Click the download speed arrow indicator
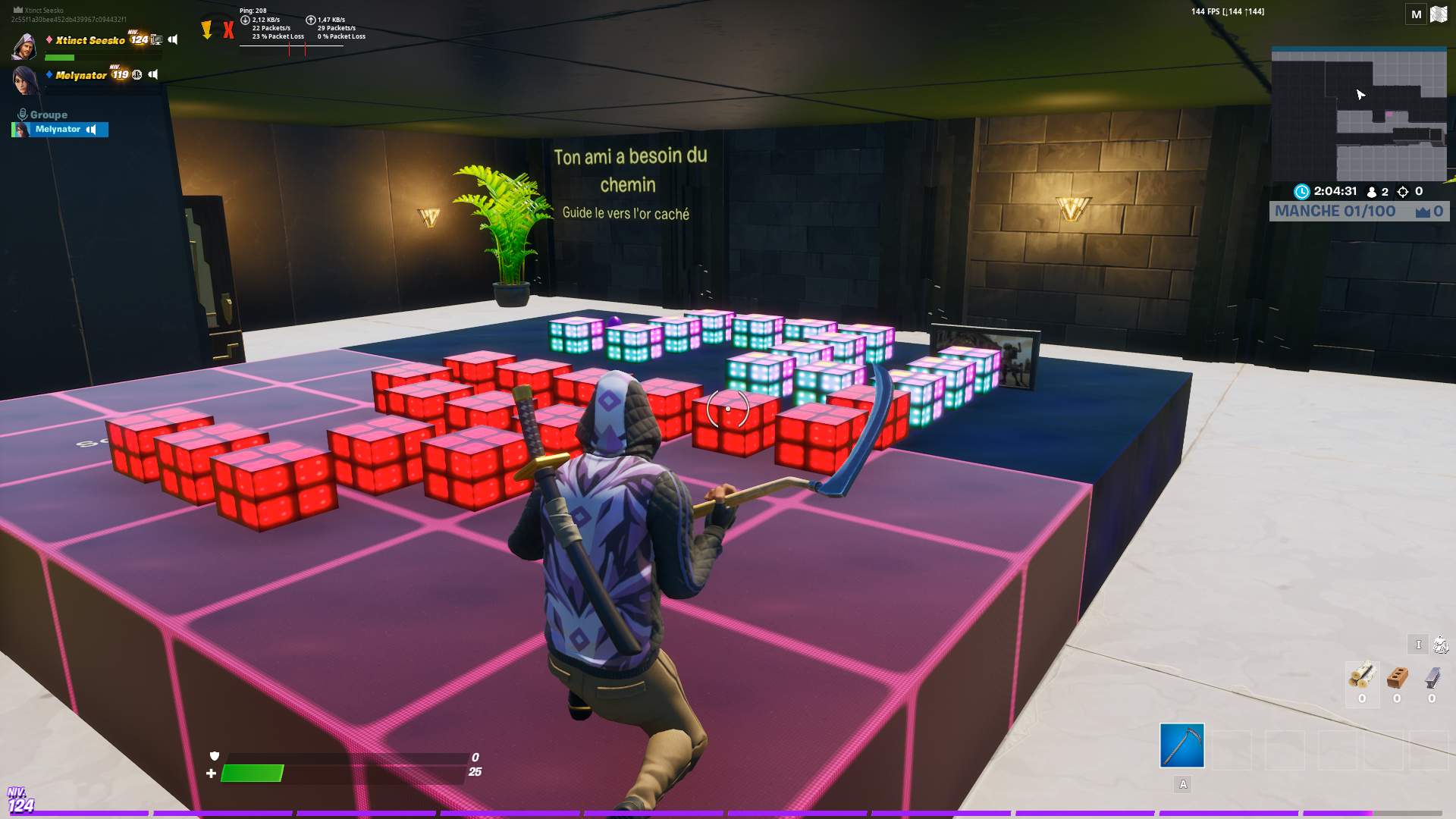The height and width of the screenshot is (819, 1456). (245, 20)
